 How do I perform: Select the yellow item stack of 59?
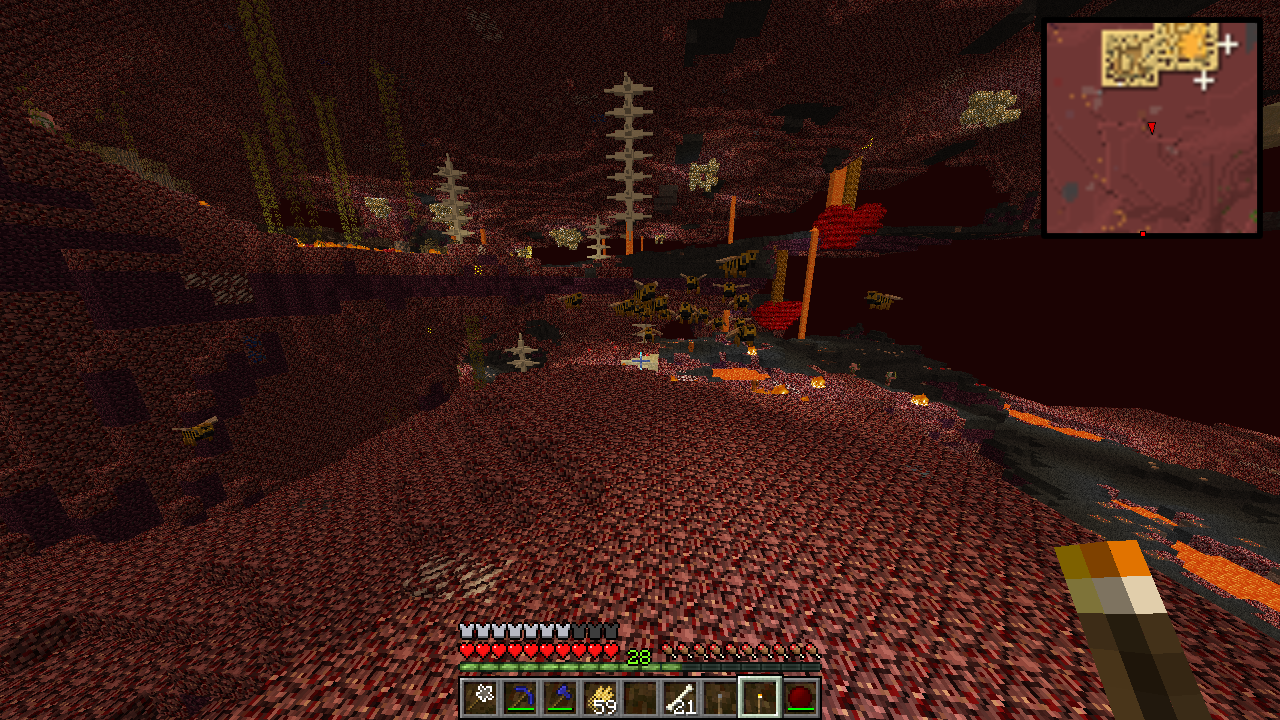tap(601, 697)
